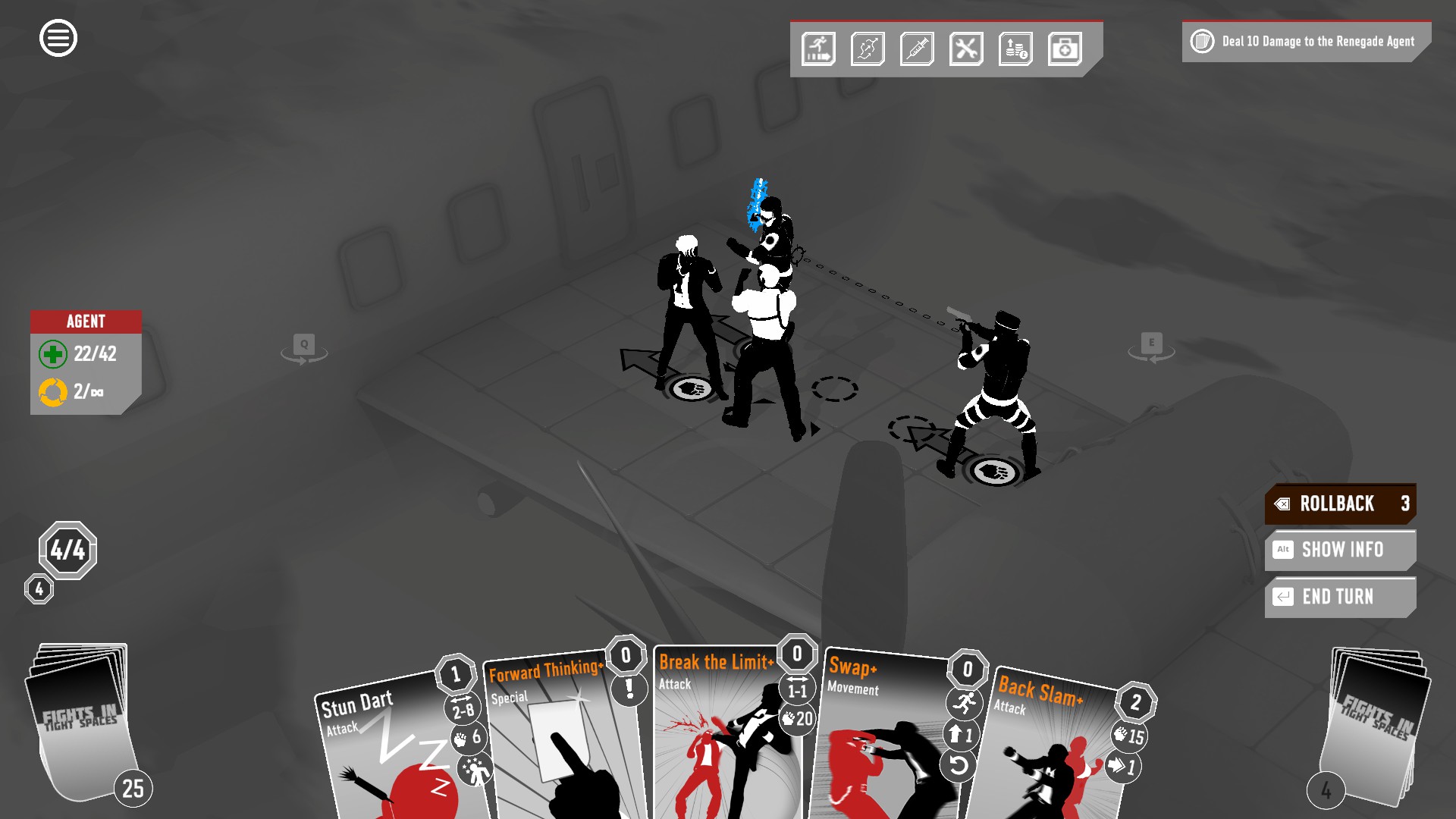Click the syringe enhancement icon
Screen dimensions: 1456x819
917,49
